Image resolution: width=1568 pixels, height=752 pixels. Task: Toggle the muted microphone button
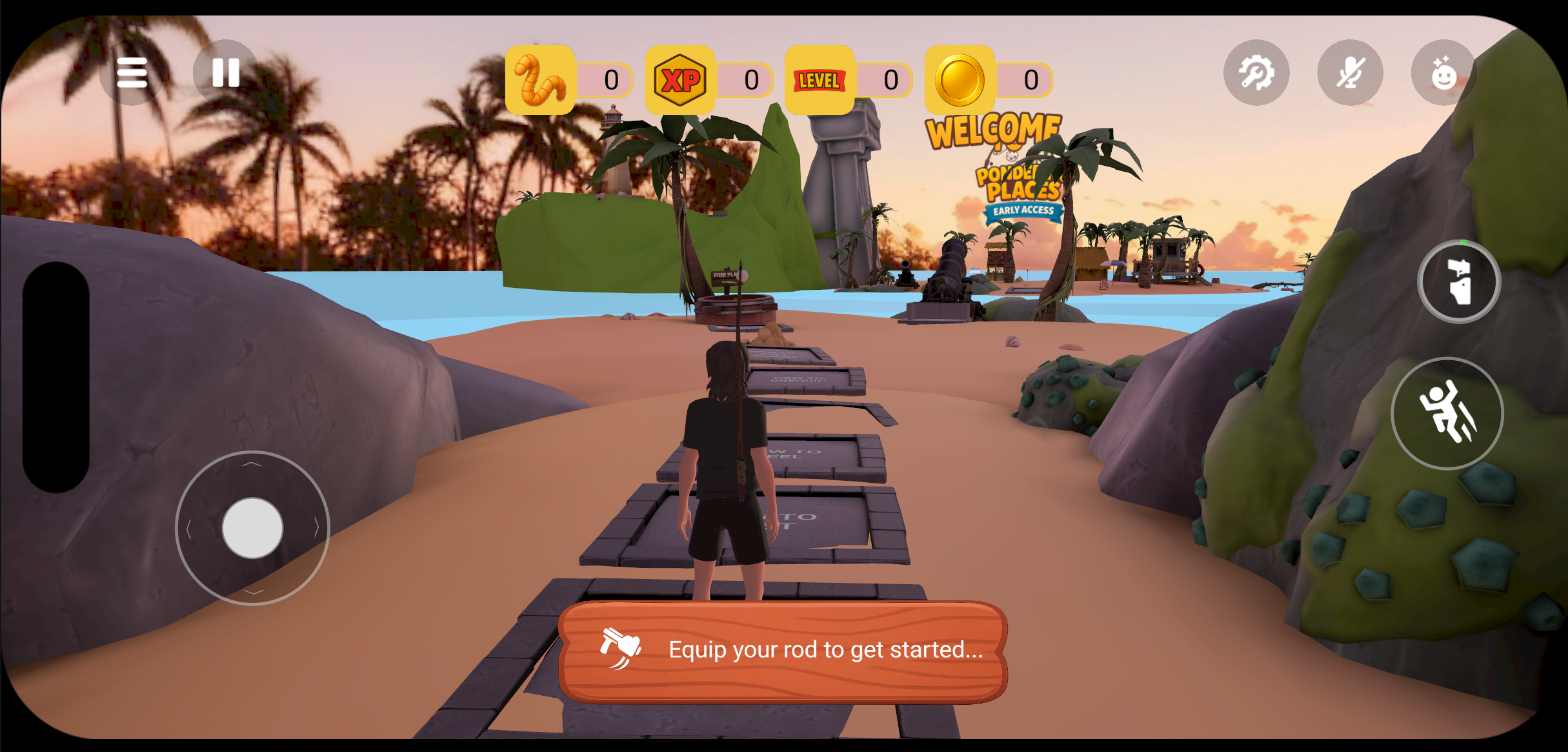point(1350,72)
